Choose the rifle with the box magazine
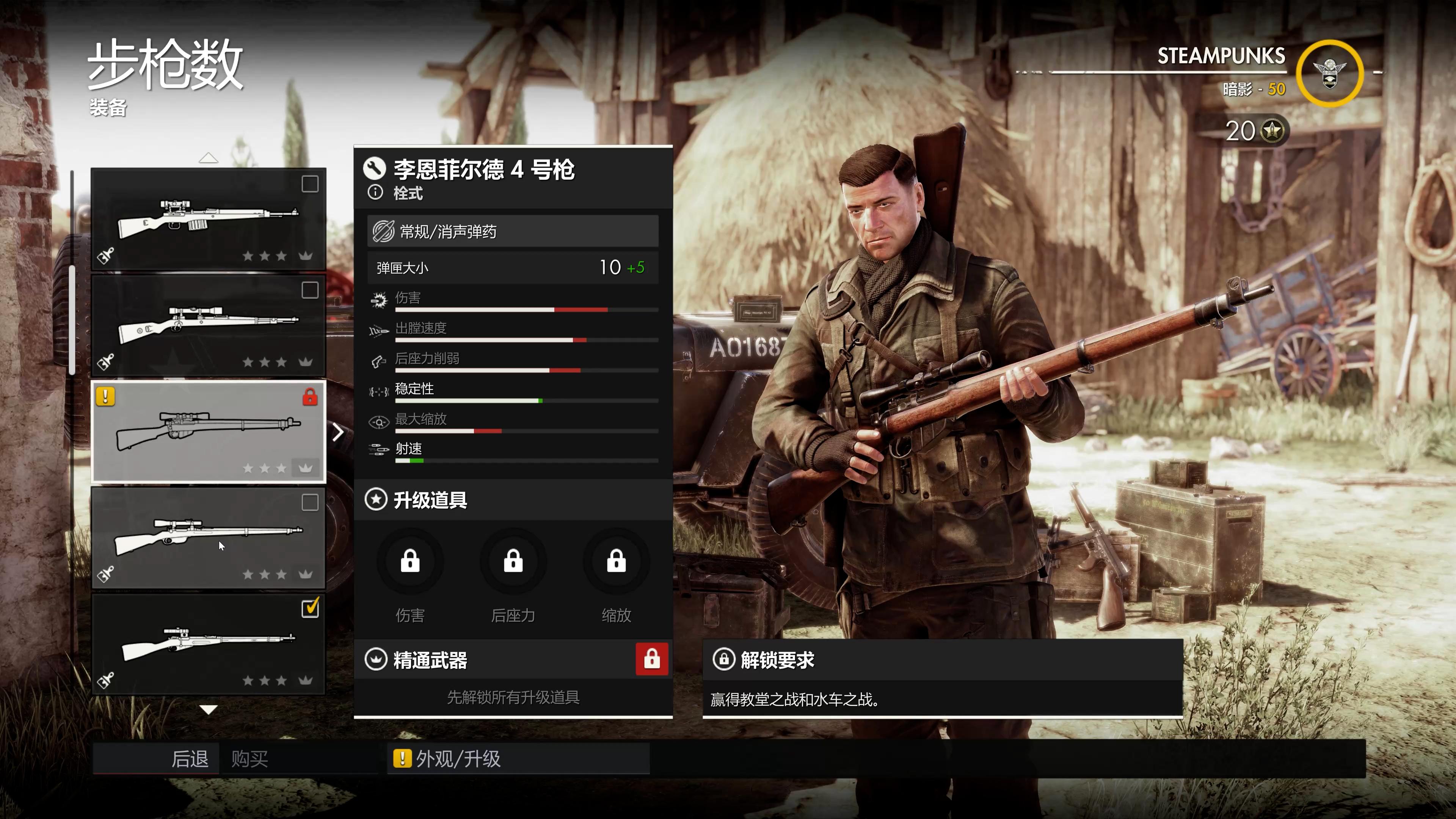Viewport: 1456px width, 819px height. coord(209,219)
